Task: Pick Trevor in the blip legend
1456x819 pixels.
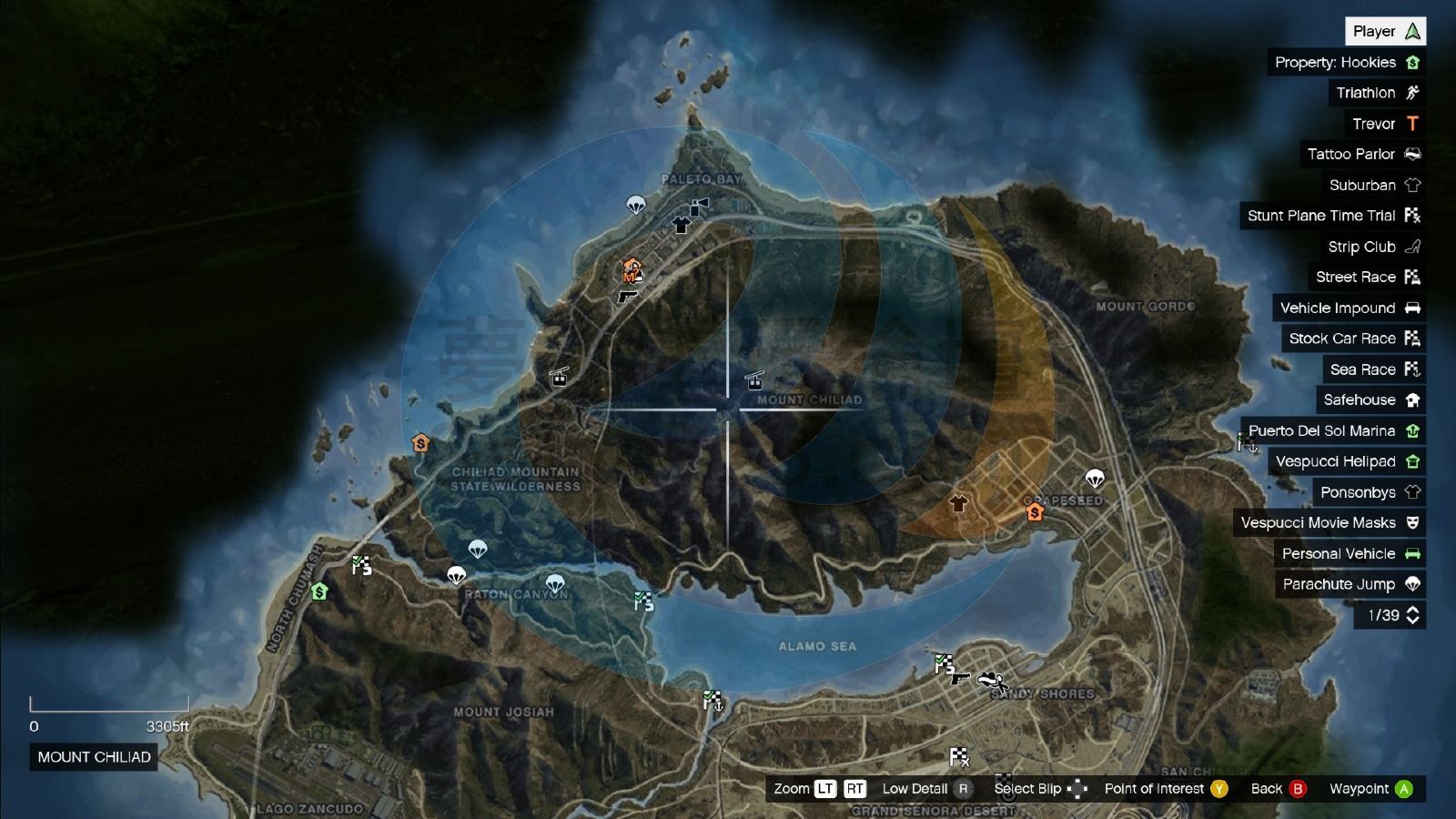Action: [1384, 124]
